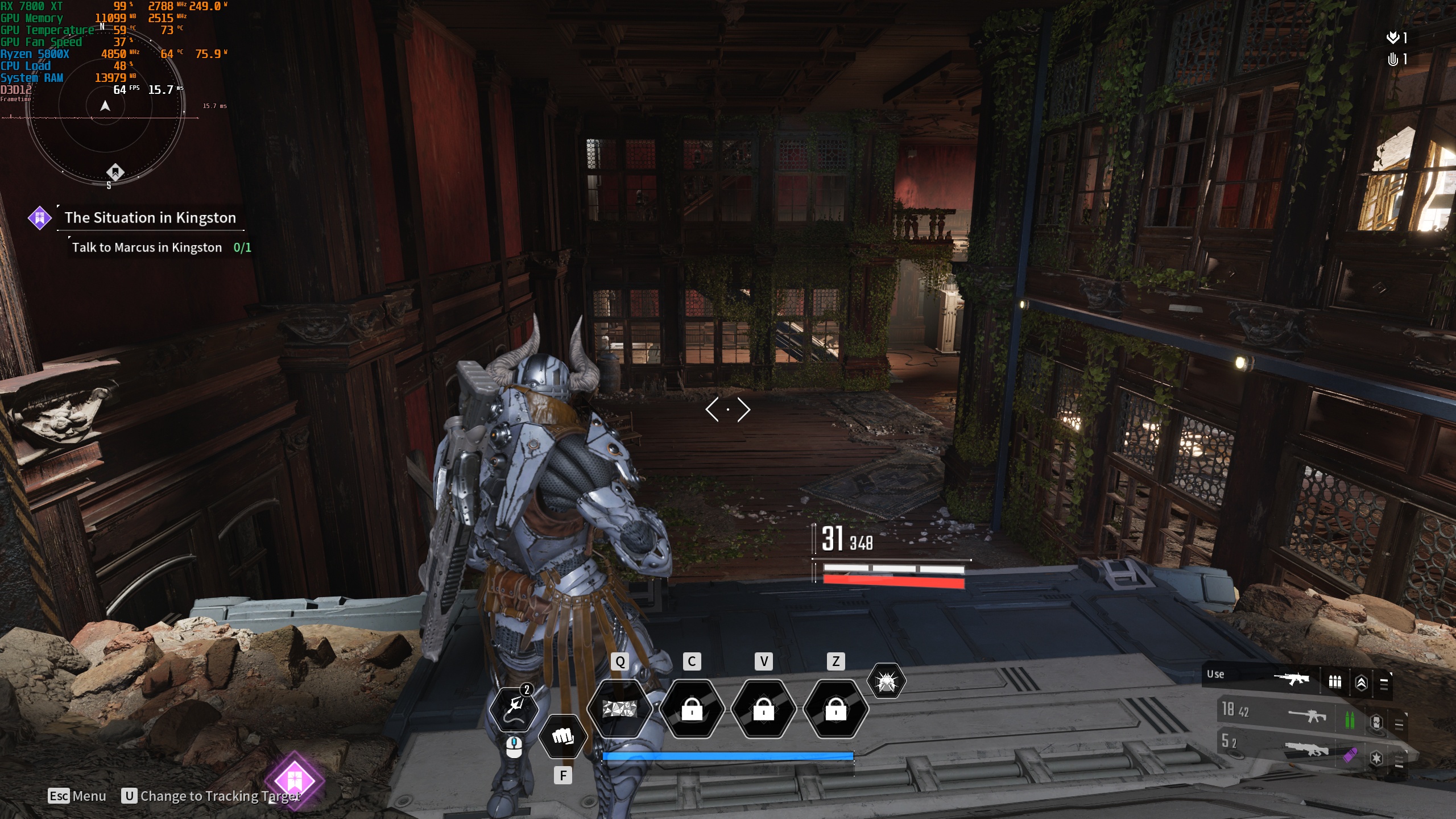Click the purple quest diamond beside the quest title

point(40,218)
